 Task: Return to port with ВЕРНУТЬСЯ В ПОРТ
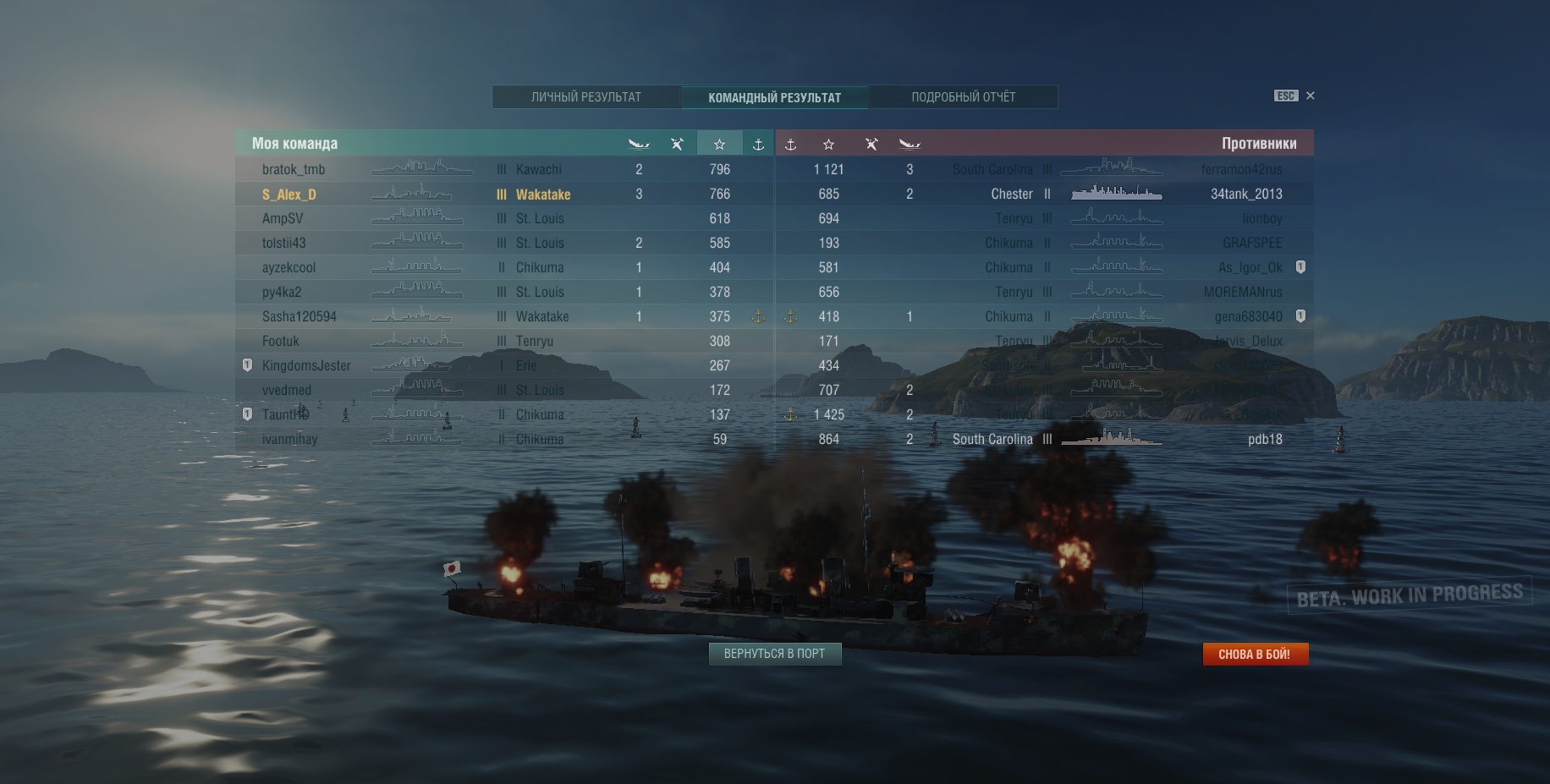click(x=774, y=654)
